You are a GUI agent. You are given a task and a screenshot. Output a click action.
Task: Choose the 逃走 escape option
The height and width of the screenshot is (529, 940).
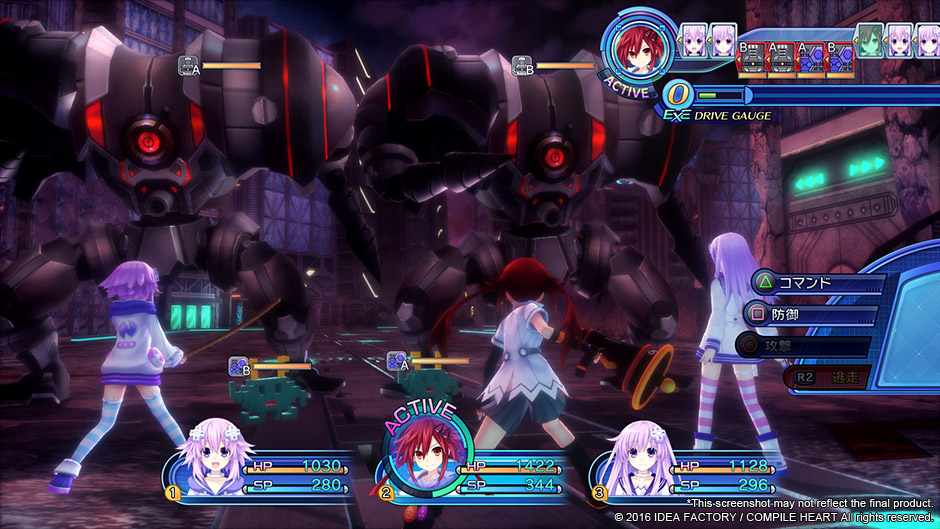pyautogui.click(x=830, y=377)
